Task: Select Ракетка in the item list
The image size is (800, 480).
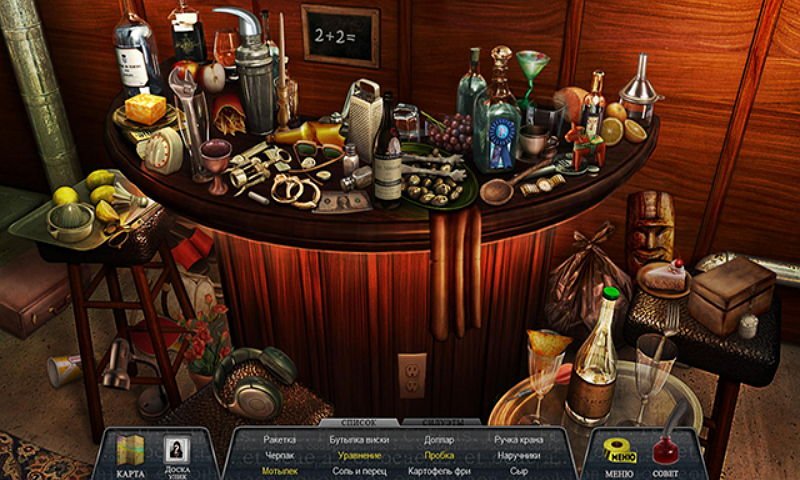Action: click(279, 439)
